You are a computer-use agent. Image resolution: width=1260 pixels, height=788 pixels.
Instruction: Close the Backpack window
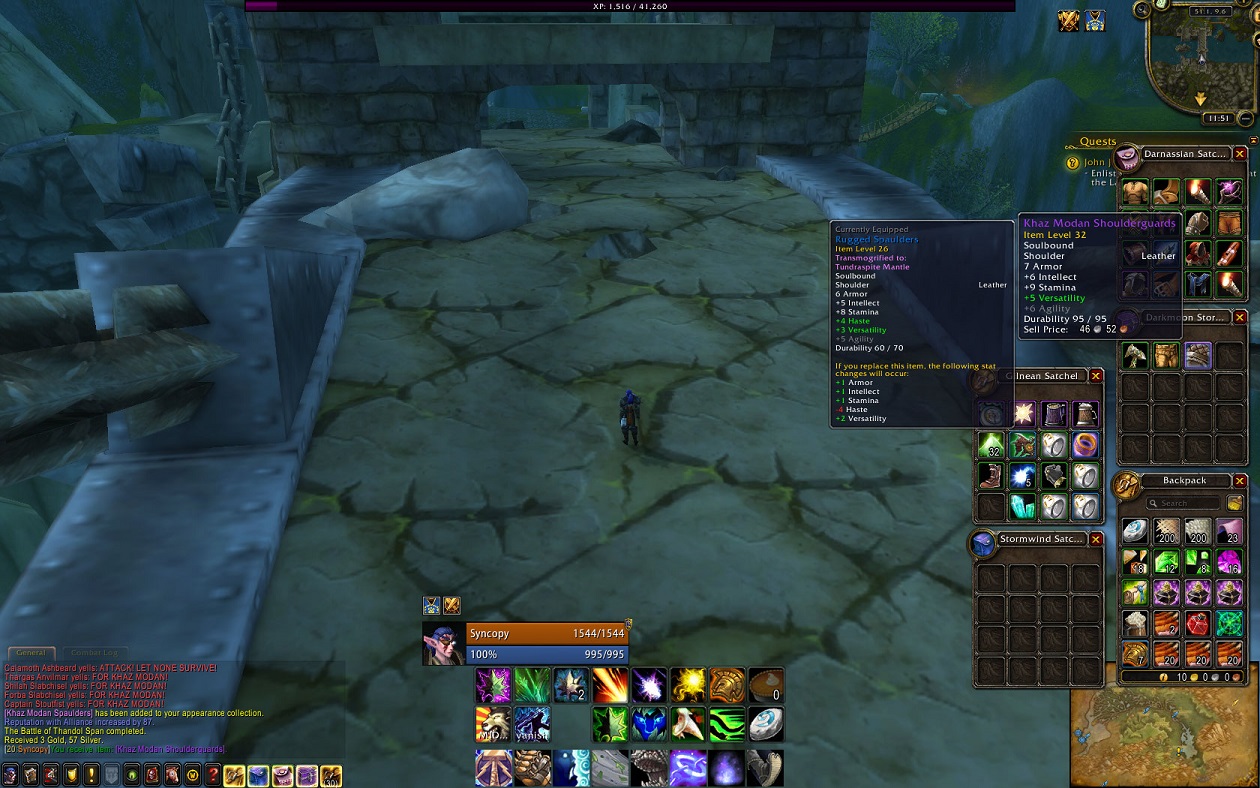tap(1240, 481)
